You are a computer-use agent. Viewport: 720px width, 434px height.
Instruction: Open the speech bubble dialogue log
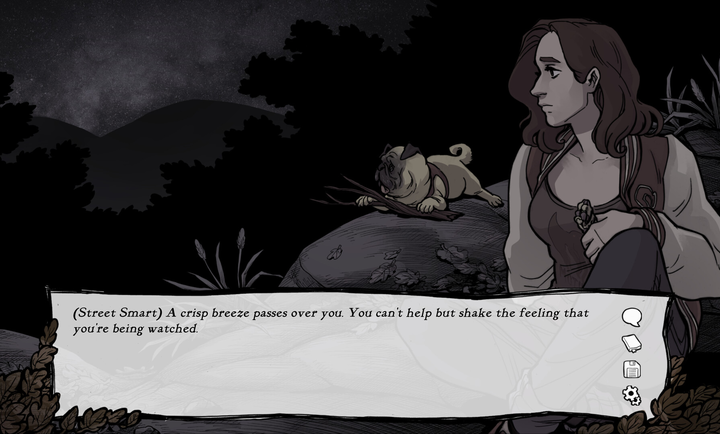point(631,318)
